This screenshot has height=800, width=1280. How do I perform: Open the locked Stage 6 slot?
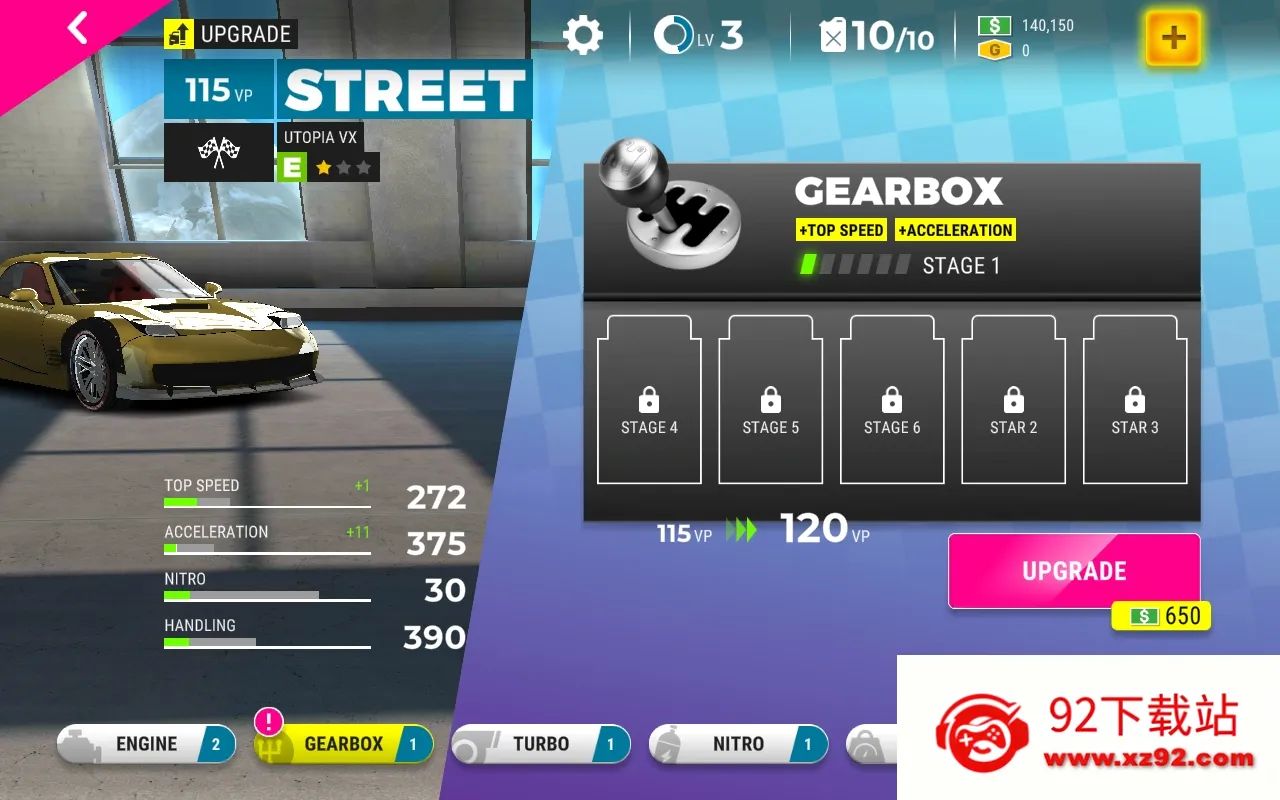click(x=892, y=398)
